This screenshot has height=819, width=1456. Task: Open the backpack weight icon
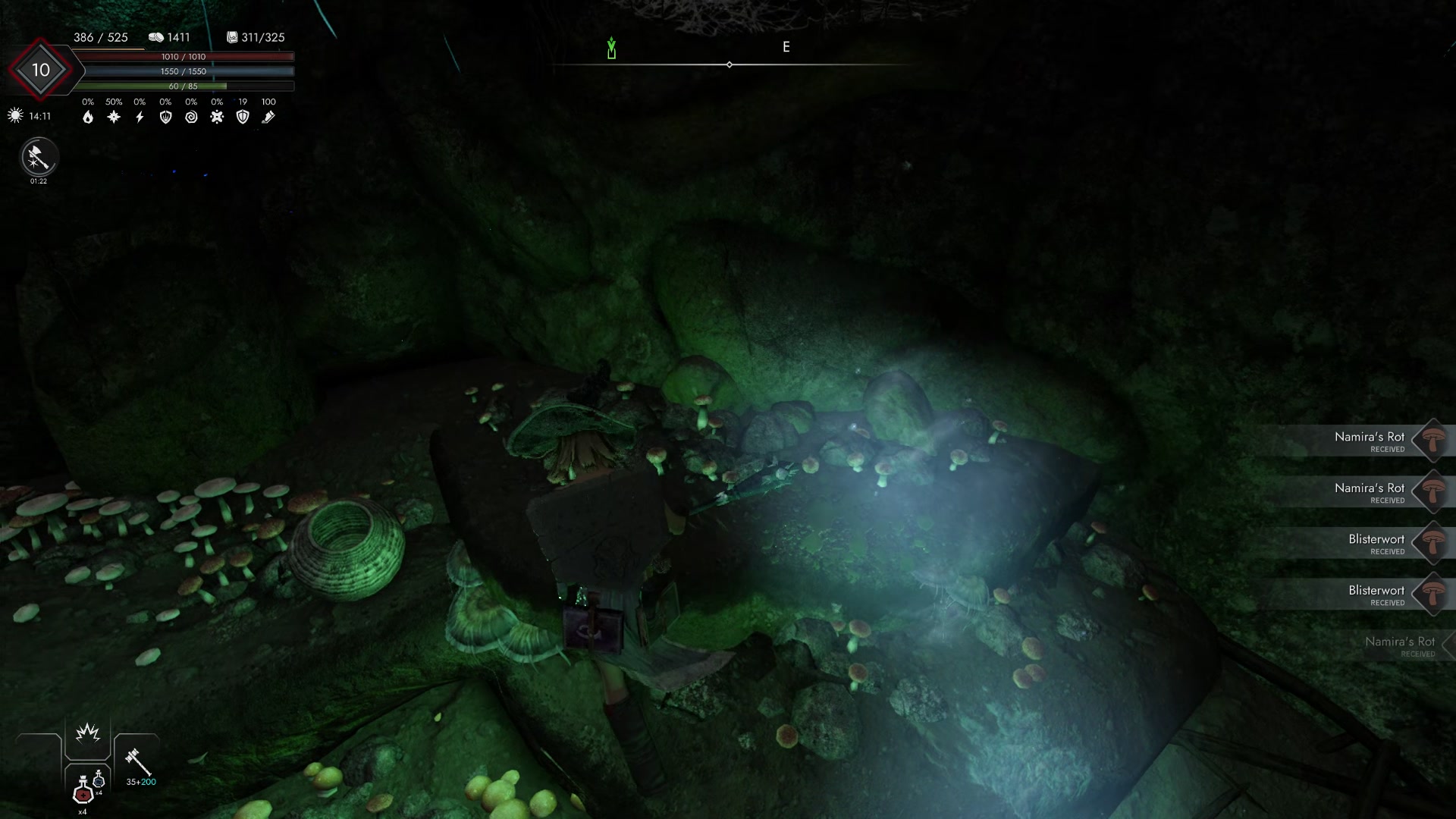(232, 37)
